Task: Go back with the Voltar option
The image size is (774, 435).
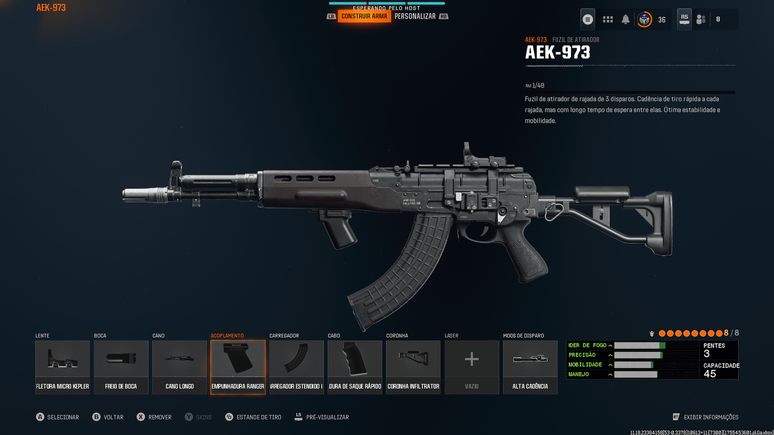Action: pos(108,417)
